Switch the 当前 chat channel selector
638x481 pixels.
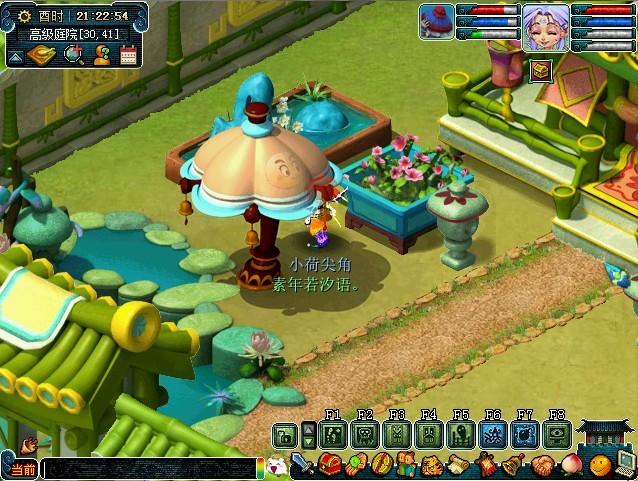coord(21,468)
